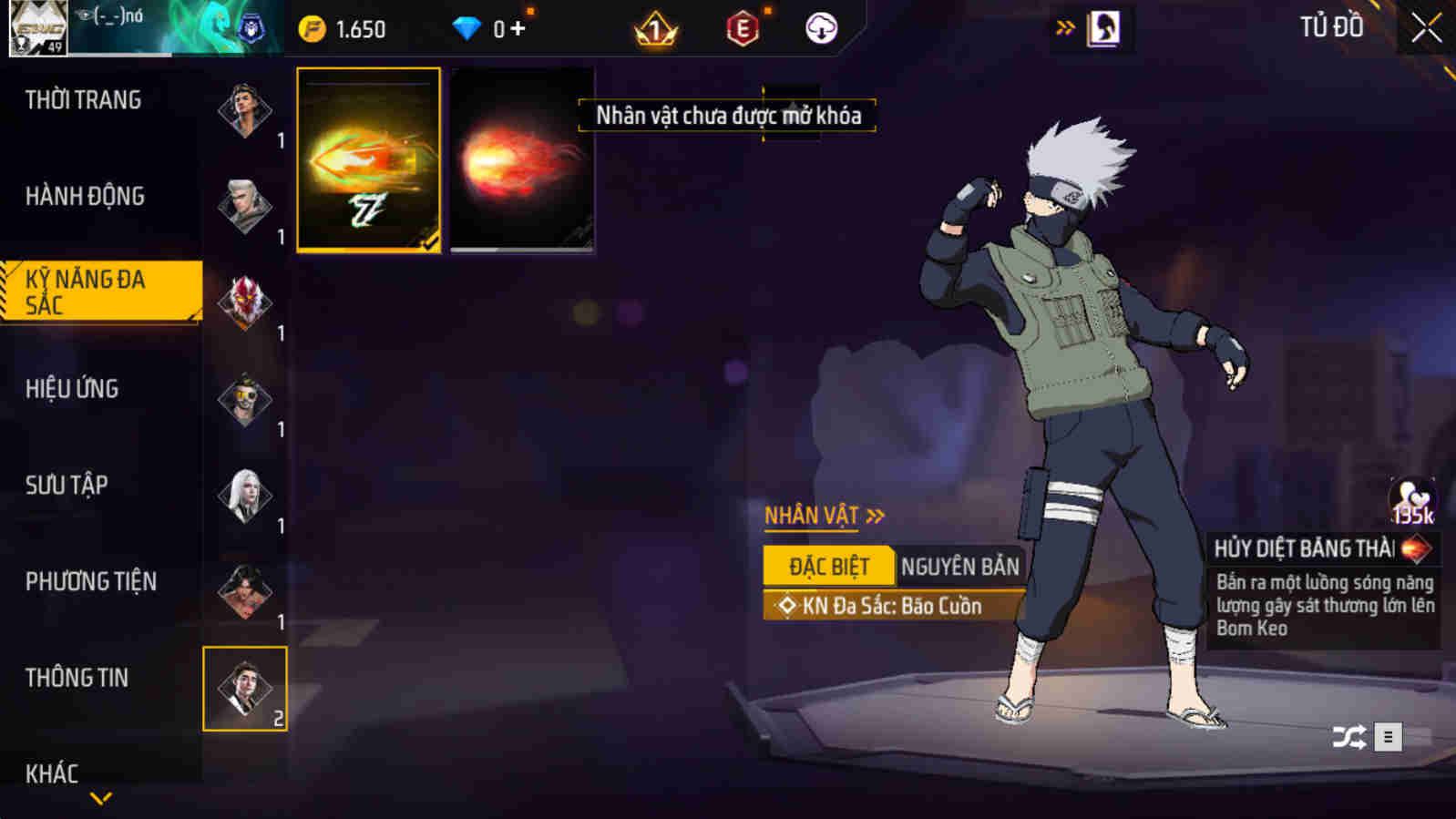Open the rank crown badge icon

(x=658, y=27)
